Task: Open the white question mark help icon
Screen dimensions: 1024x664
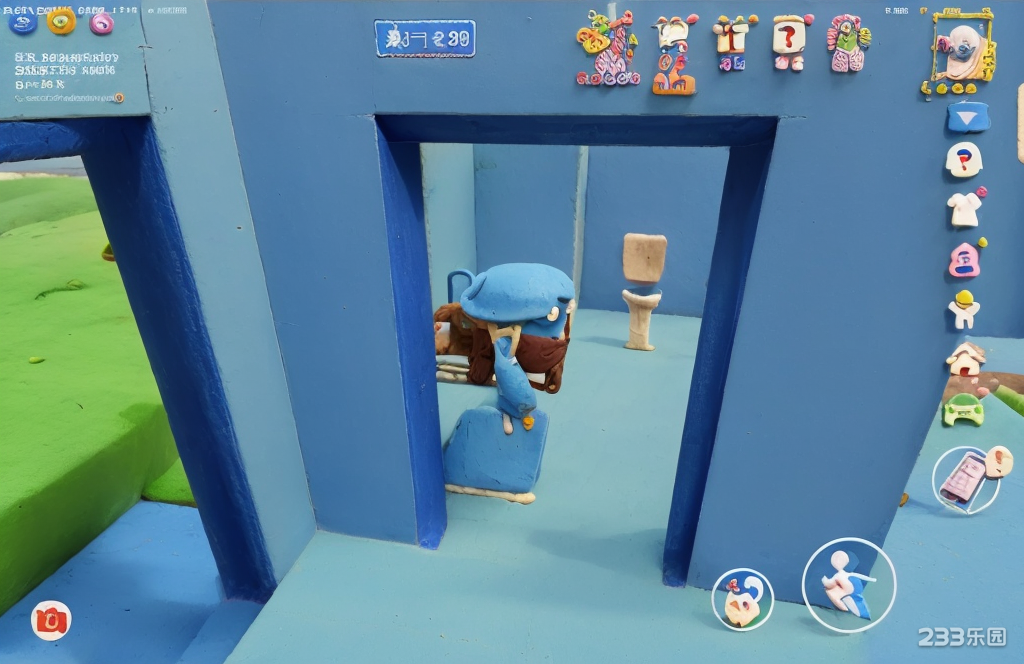Action: [x=964, y=159]
